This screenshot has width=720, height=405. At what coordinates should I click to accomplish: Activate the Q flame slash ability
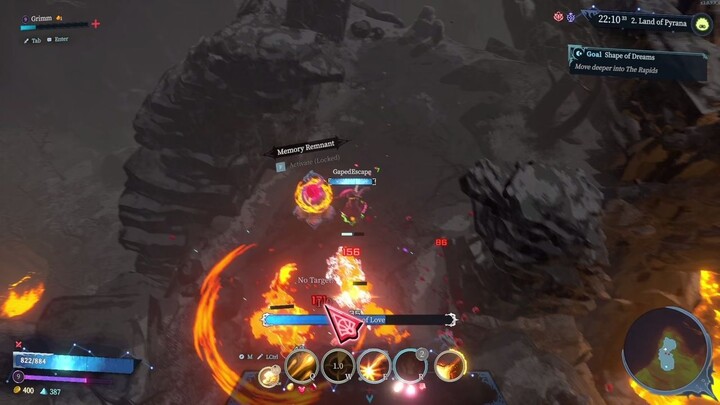[x=302, y=366]
